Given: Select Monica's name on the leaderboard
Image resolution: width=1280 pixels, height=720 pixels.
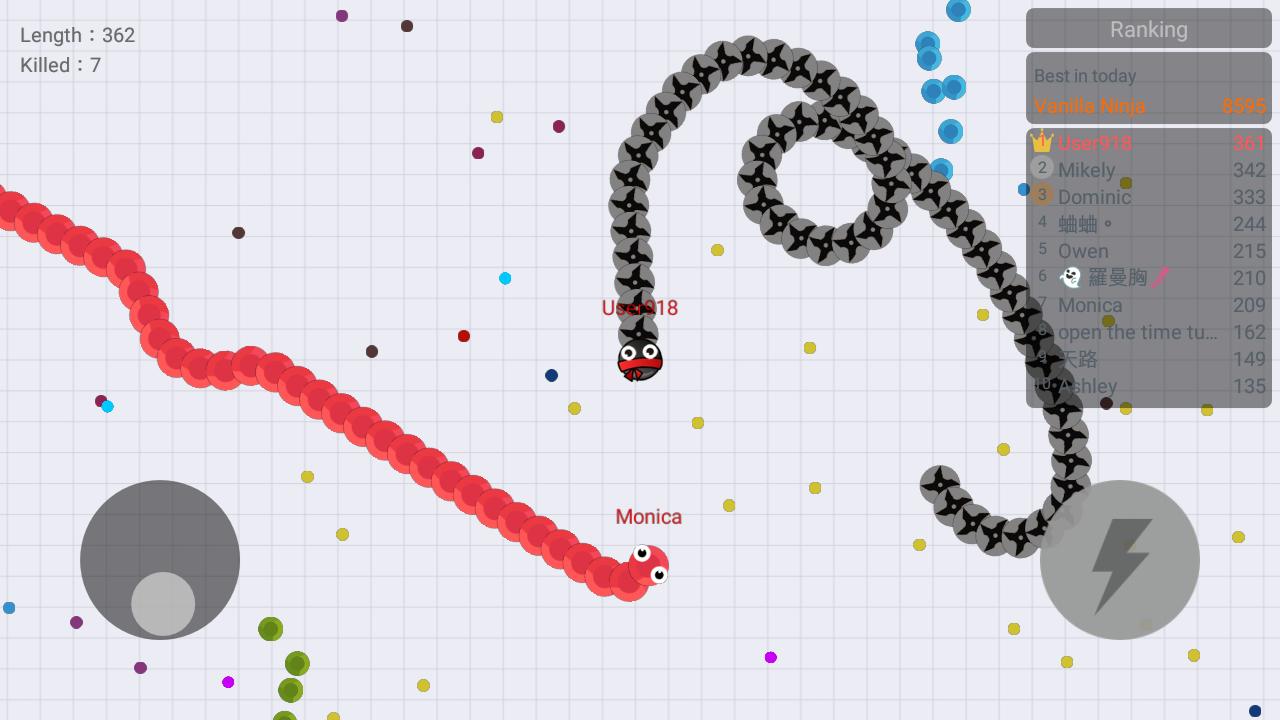Looking at the screenshot, I should 1089,305.
